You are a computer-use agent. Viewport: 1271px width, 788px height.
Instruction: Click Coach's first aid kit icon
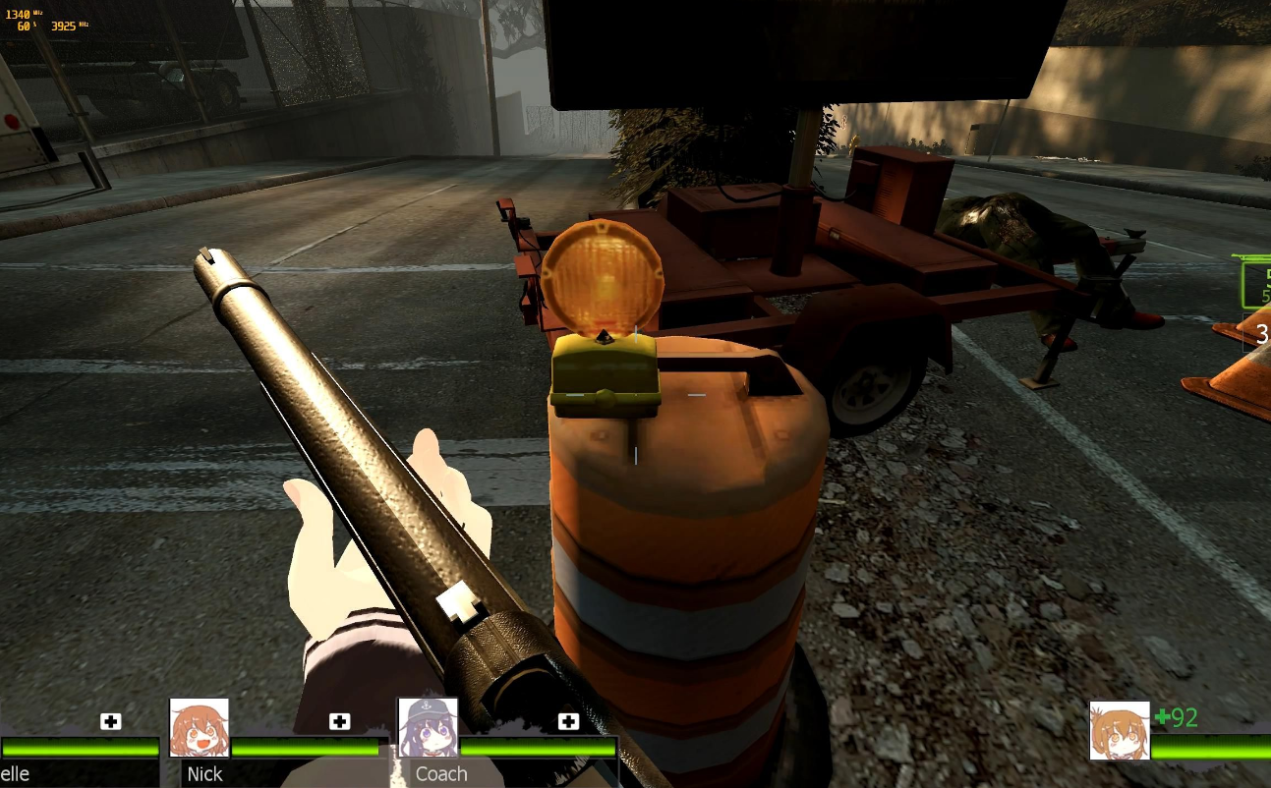pyautogui.click(x=568, y=721)
